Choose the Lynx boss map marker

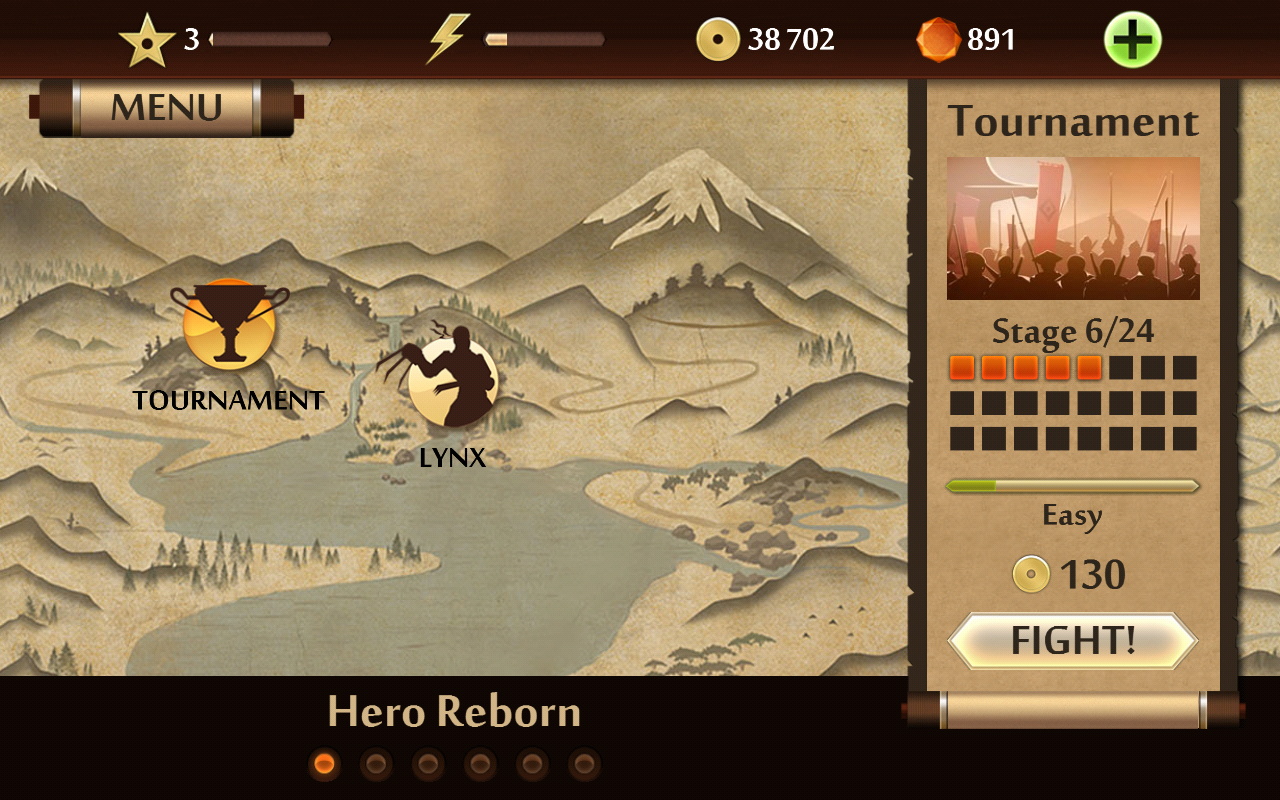coord(452,381)
